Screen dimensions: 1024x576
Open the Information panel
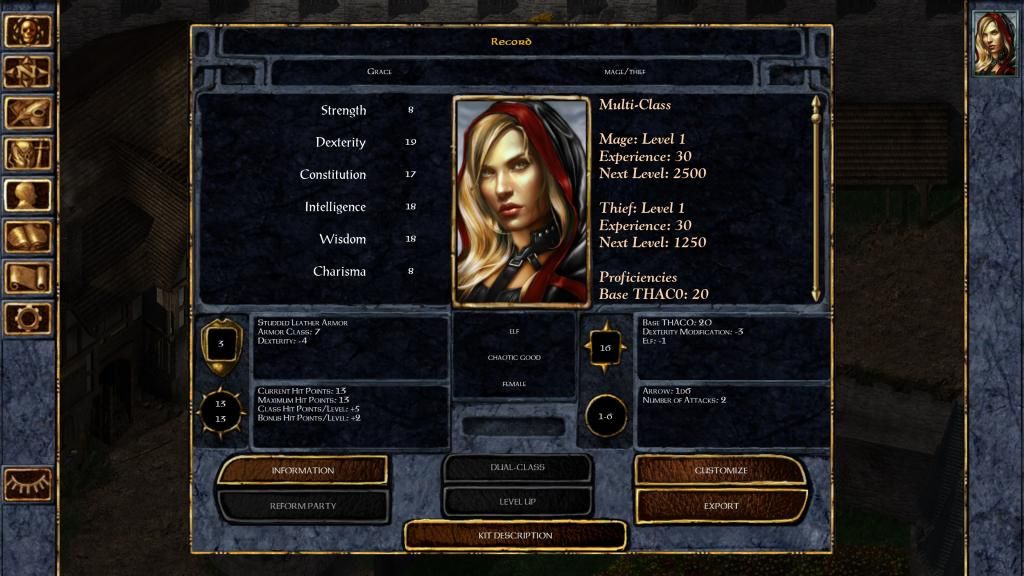302,470
